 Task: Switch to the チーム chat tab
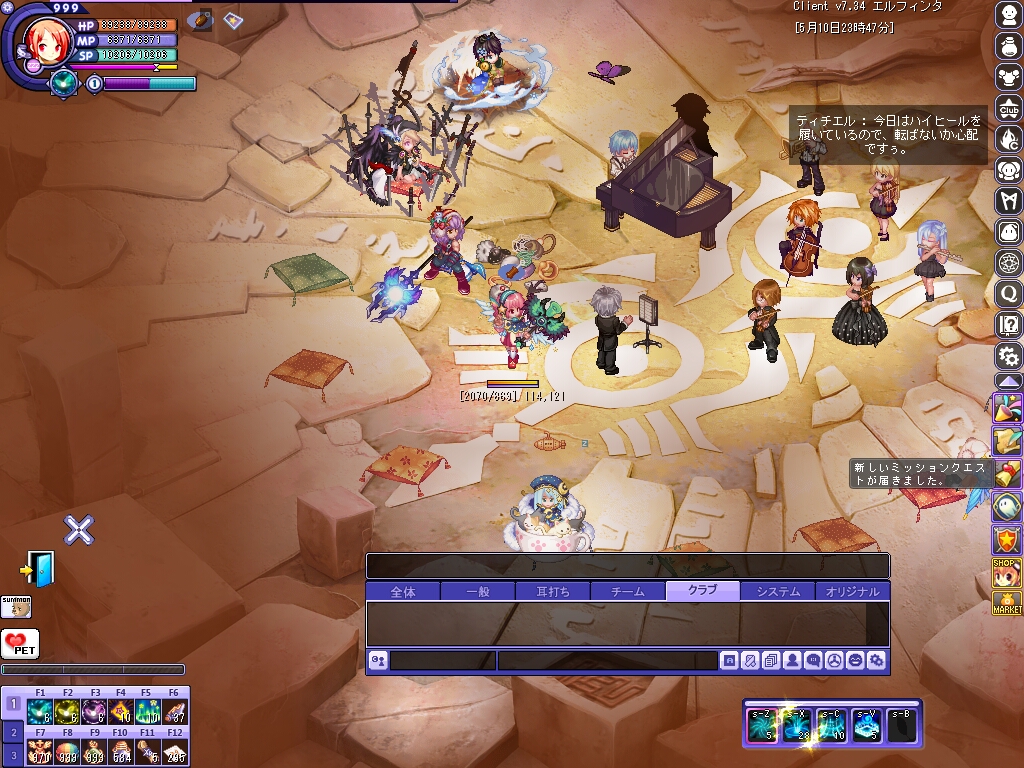coord(628,591)
